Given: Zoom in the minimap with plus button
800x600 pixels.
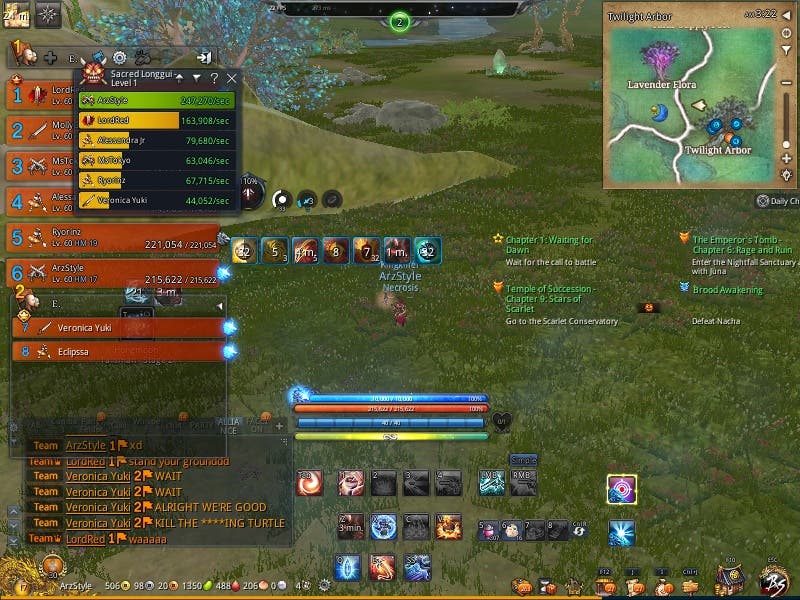Looking at the screenshot, I should pos(787,159).
